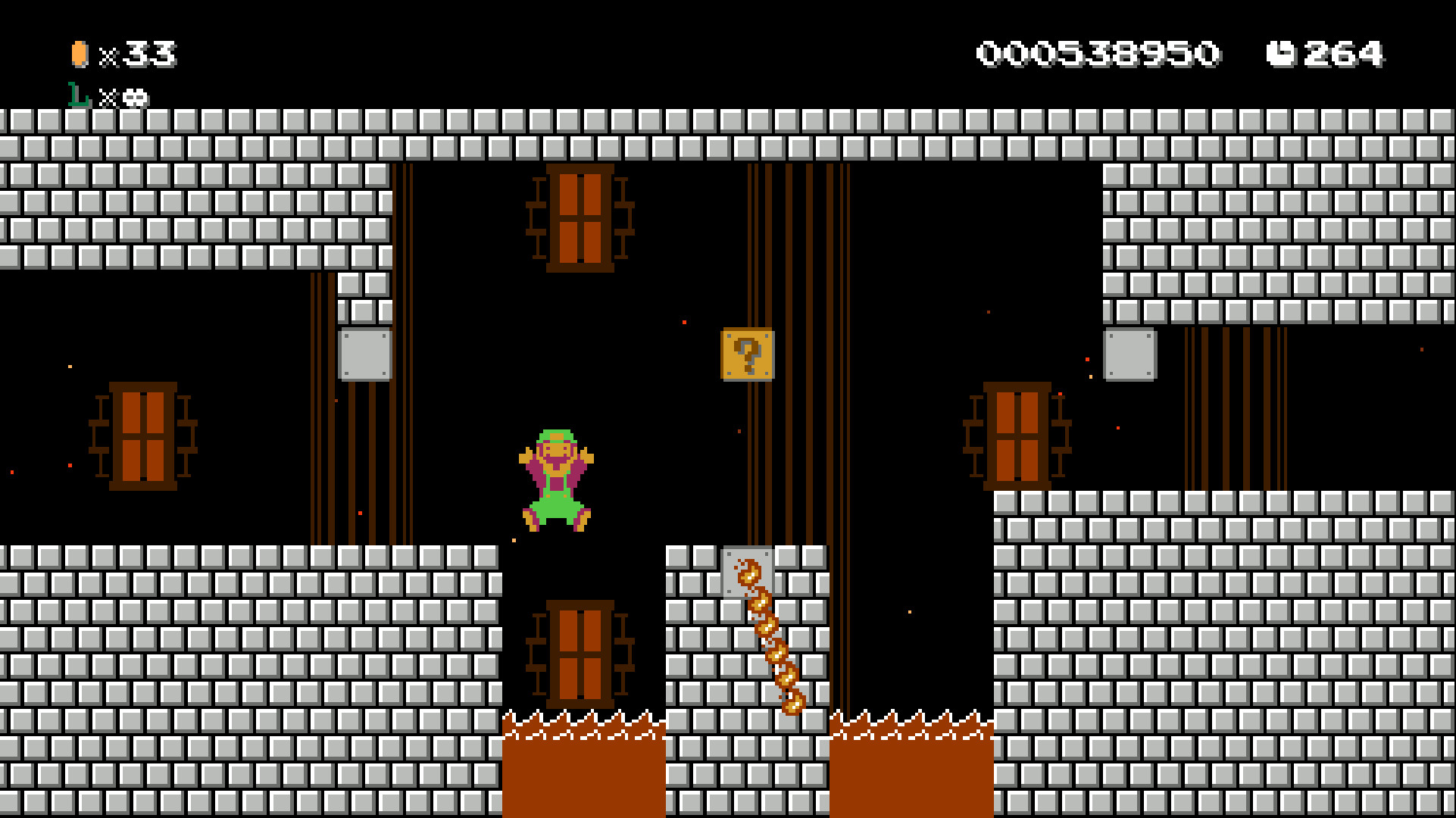Click the timer clock icon
The image size is (1456, 818).
click(x=1283, y=53)
